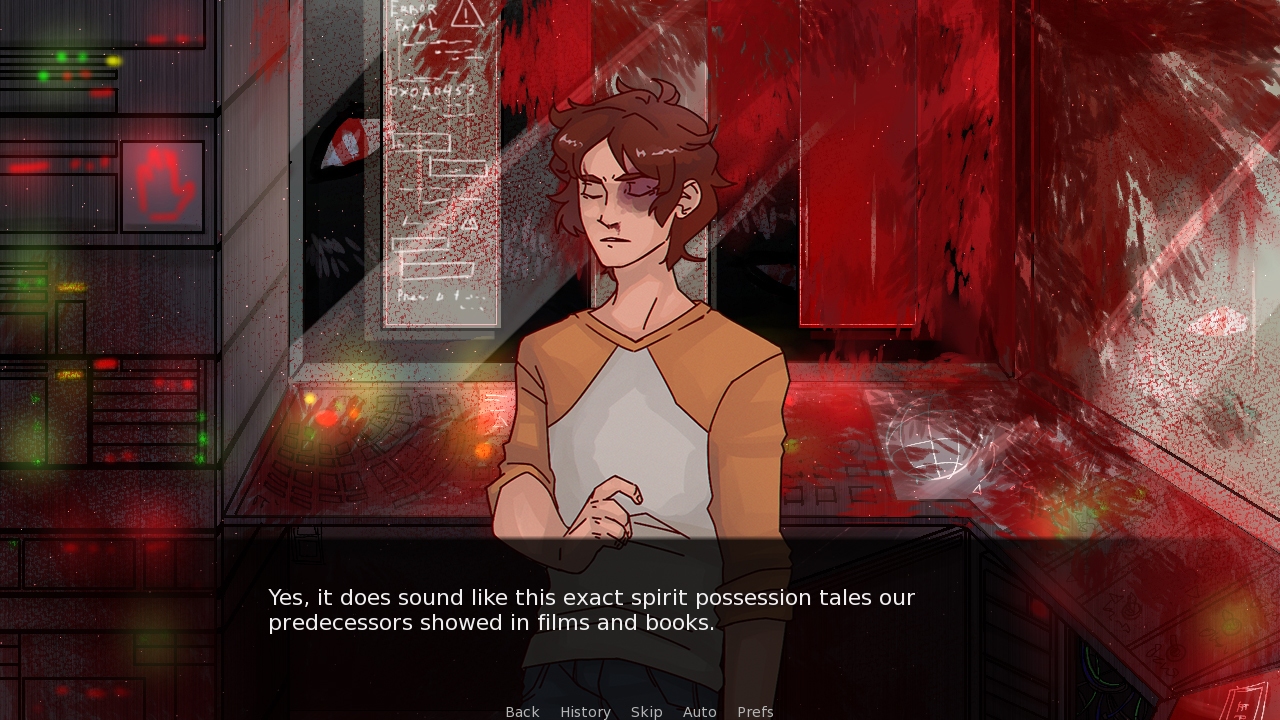This screenshot has height=720, width=1280.
Task: Open the quick menu Prefs panel
Action: 755,711
